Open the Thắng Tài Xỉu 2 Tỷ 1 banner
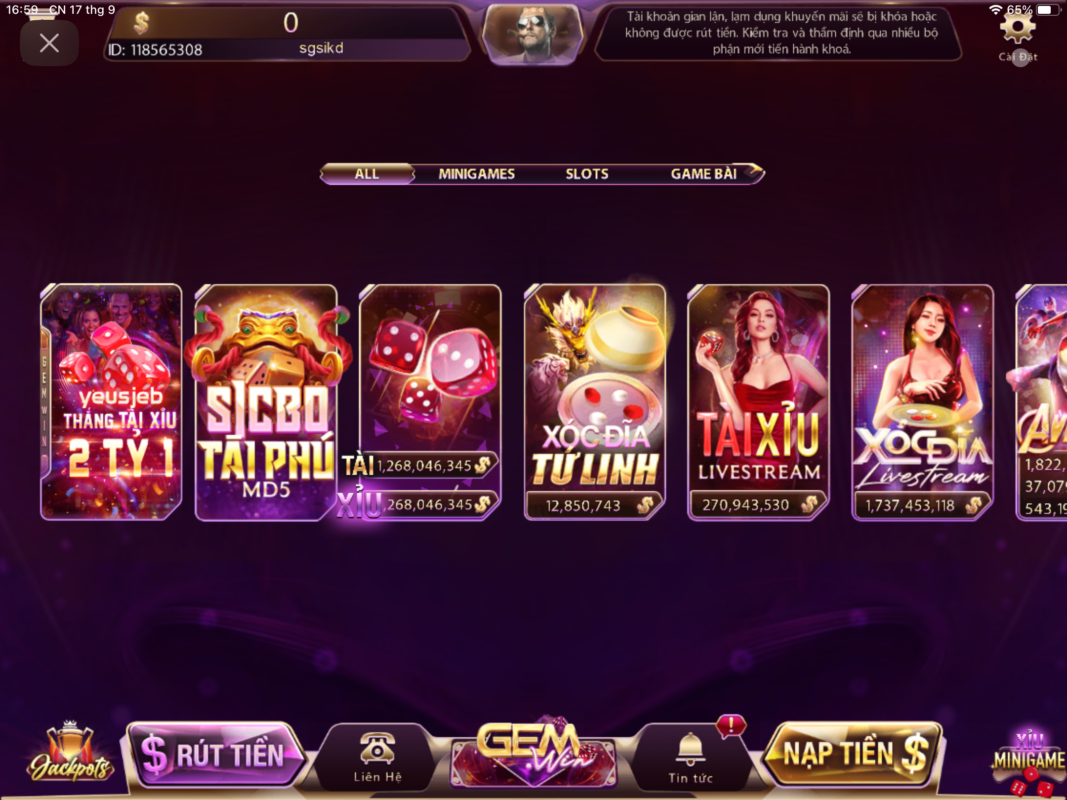 tap(111, 402)
